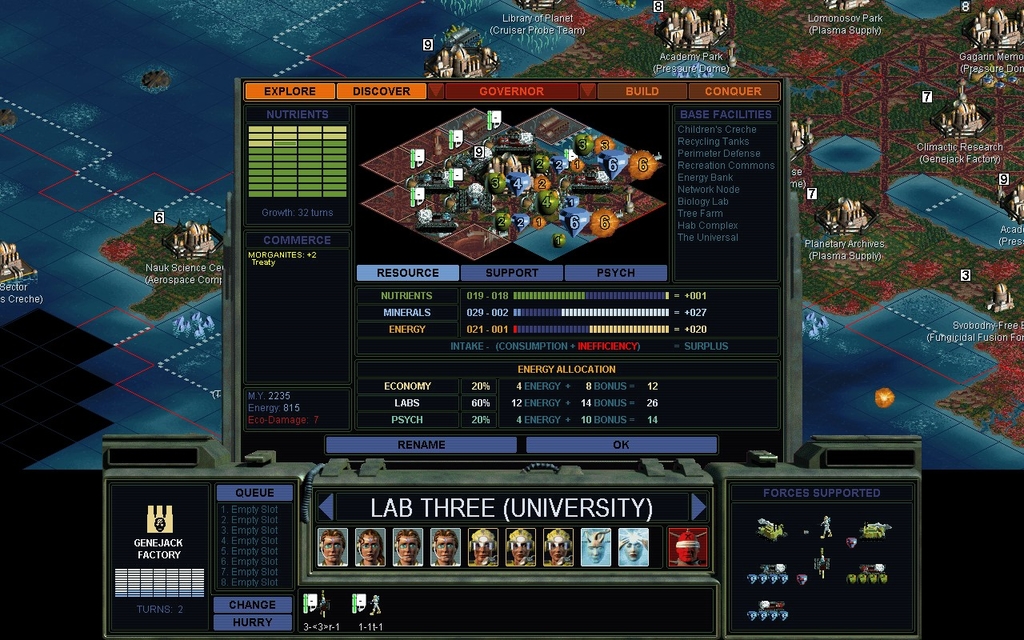Screen dimensions: 1024x640
Task: Select the Children's Creche facility
Action: (x=717, y=130)
